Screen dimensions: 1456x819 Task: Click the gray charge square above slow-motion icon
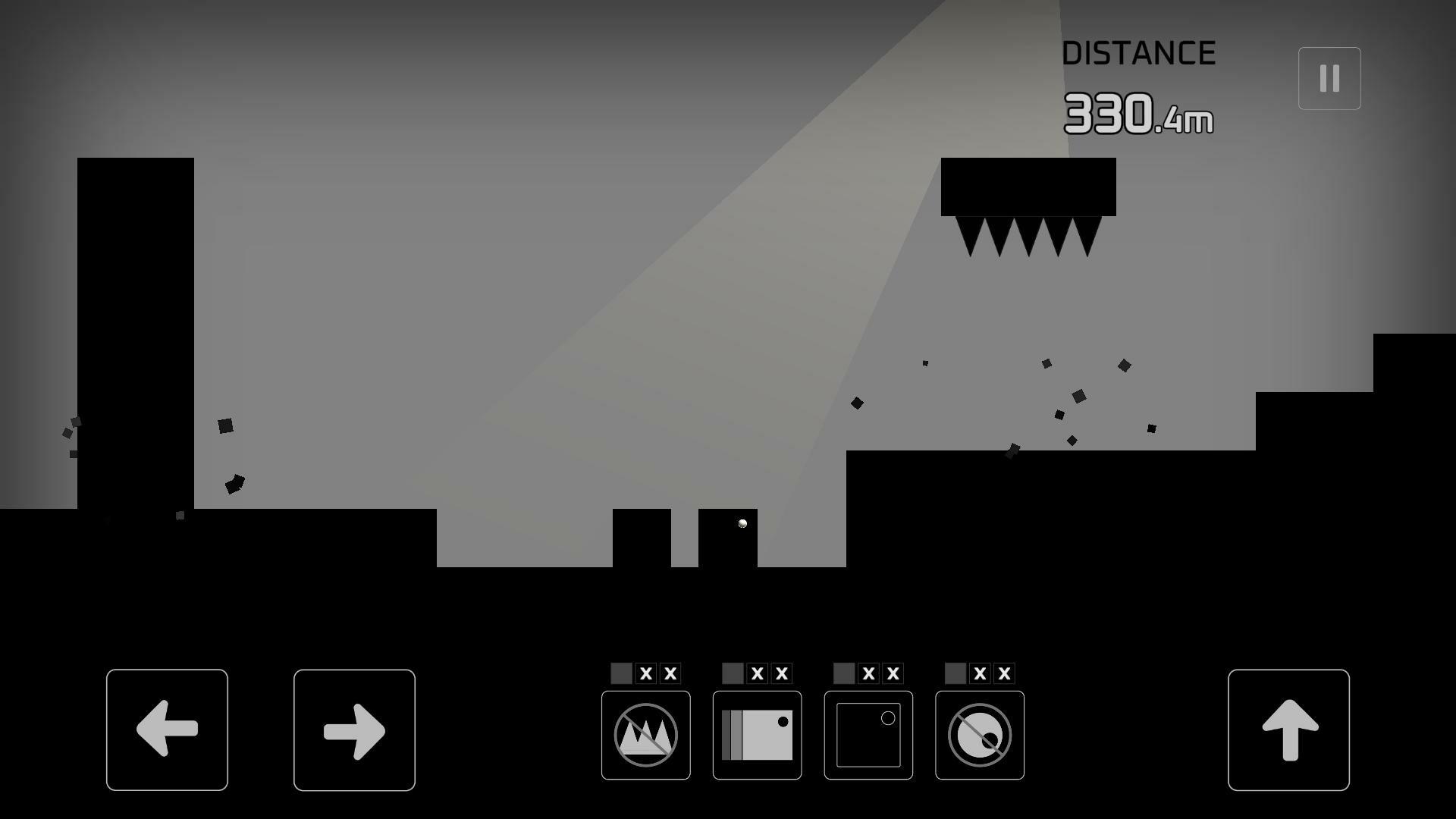[x=731, y=672]
